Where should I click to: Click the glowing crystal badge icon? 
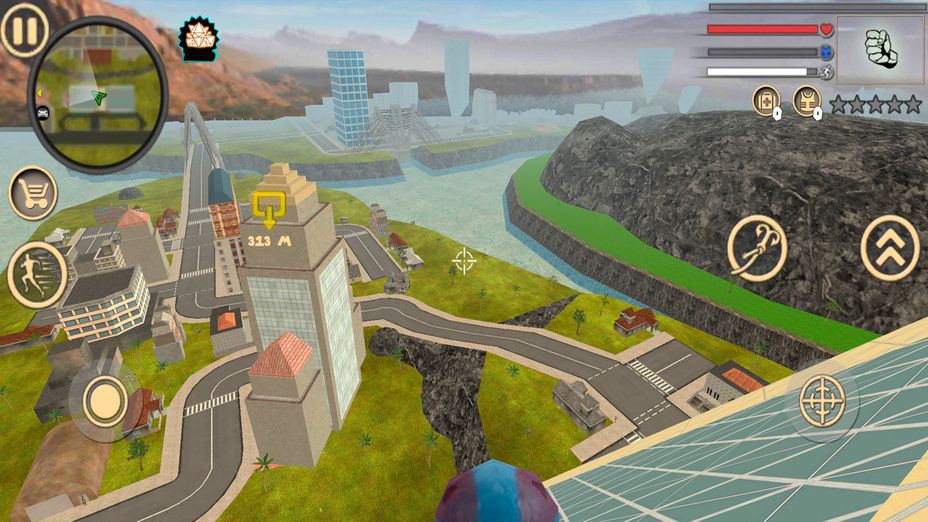(x=197, y=38)
